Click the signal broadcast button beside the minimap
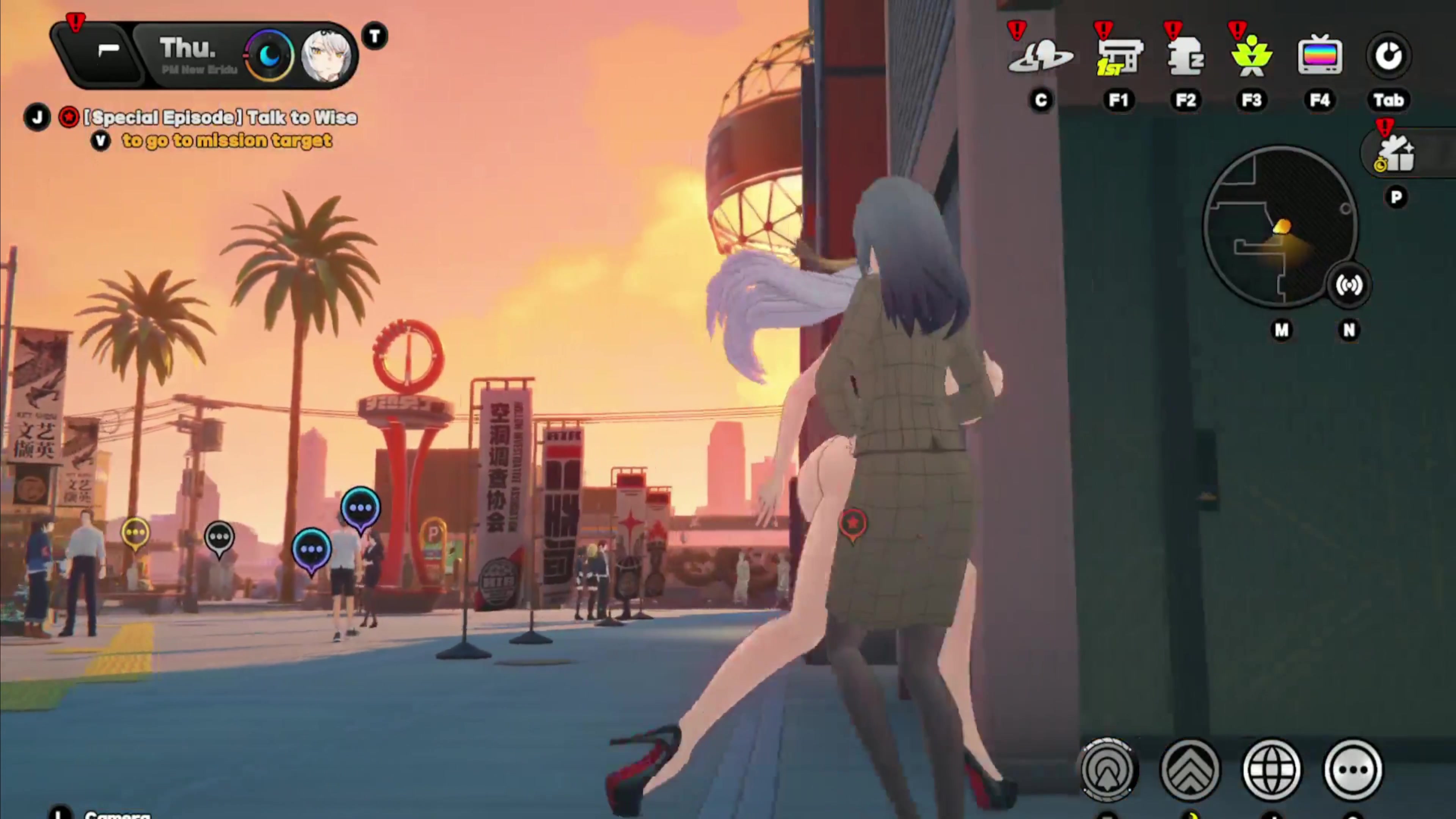Screen dimensions: 1456x819 [1348, 286]
